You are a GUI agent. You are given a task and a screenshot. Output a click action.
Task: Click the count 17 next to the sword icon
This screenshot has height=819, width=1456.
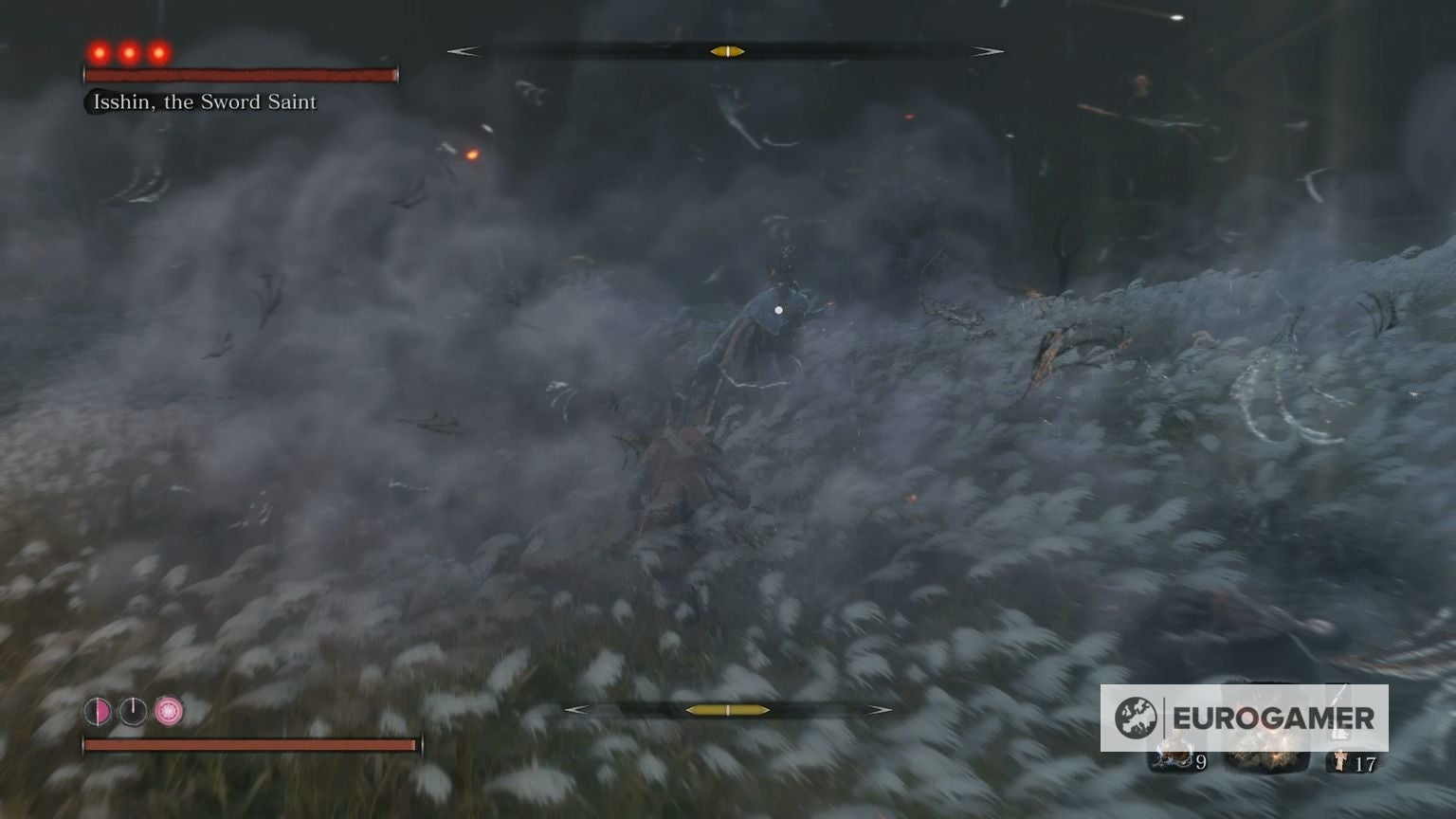coord(1367,762)
